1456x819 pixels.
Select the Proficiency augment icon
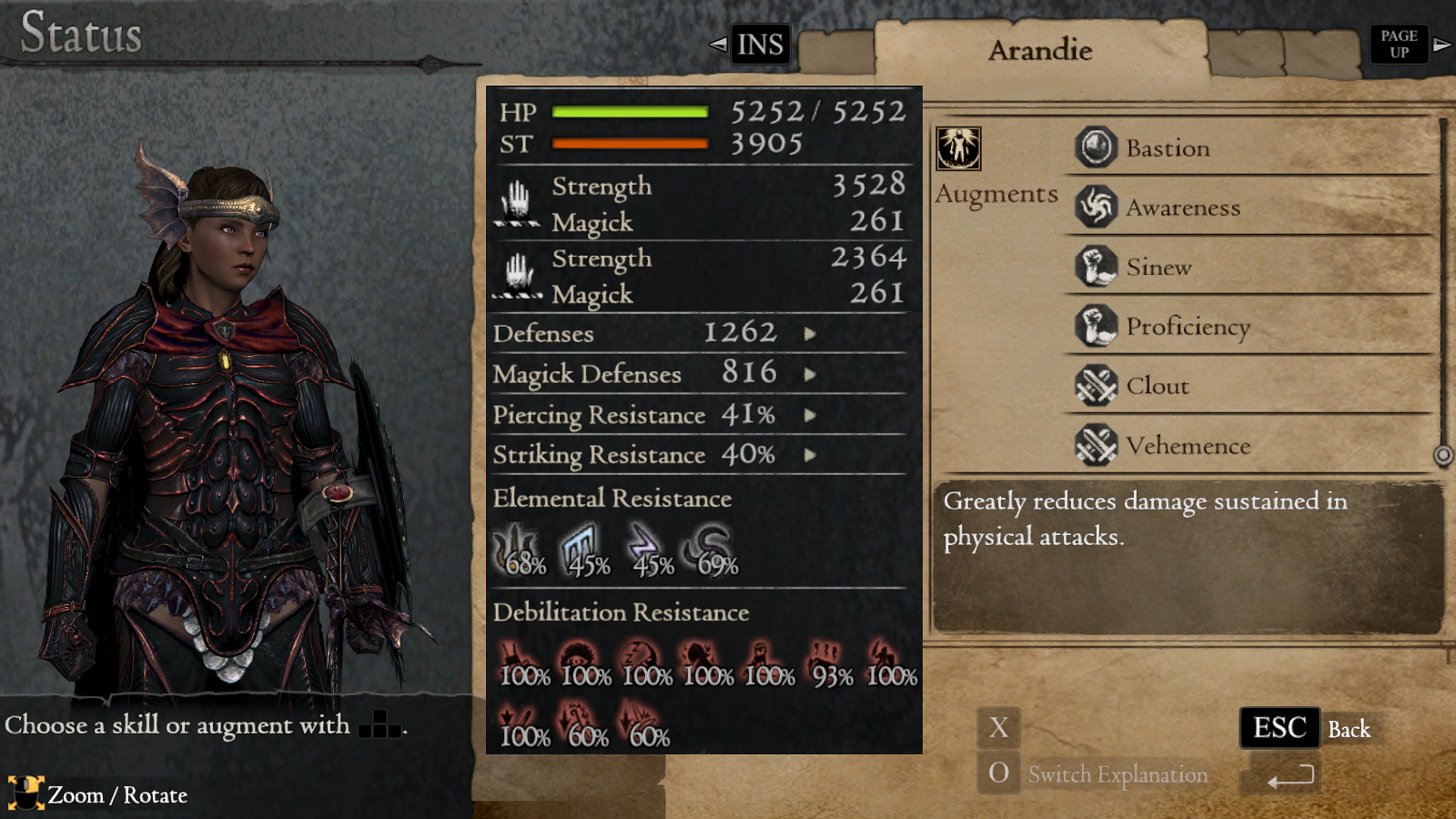(1096, 326)
